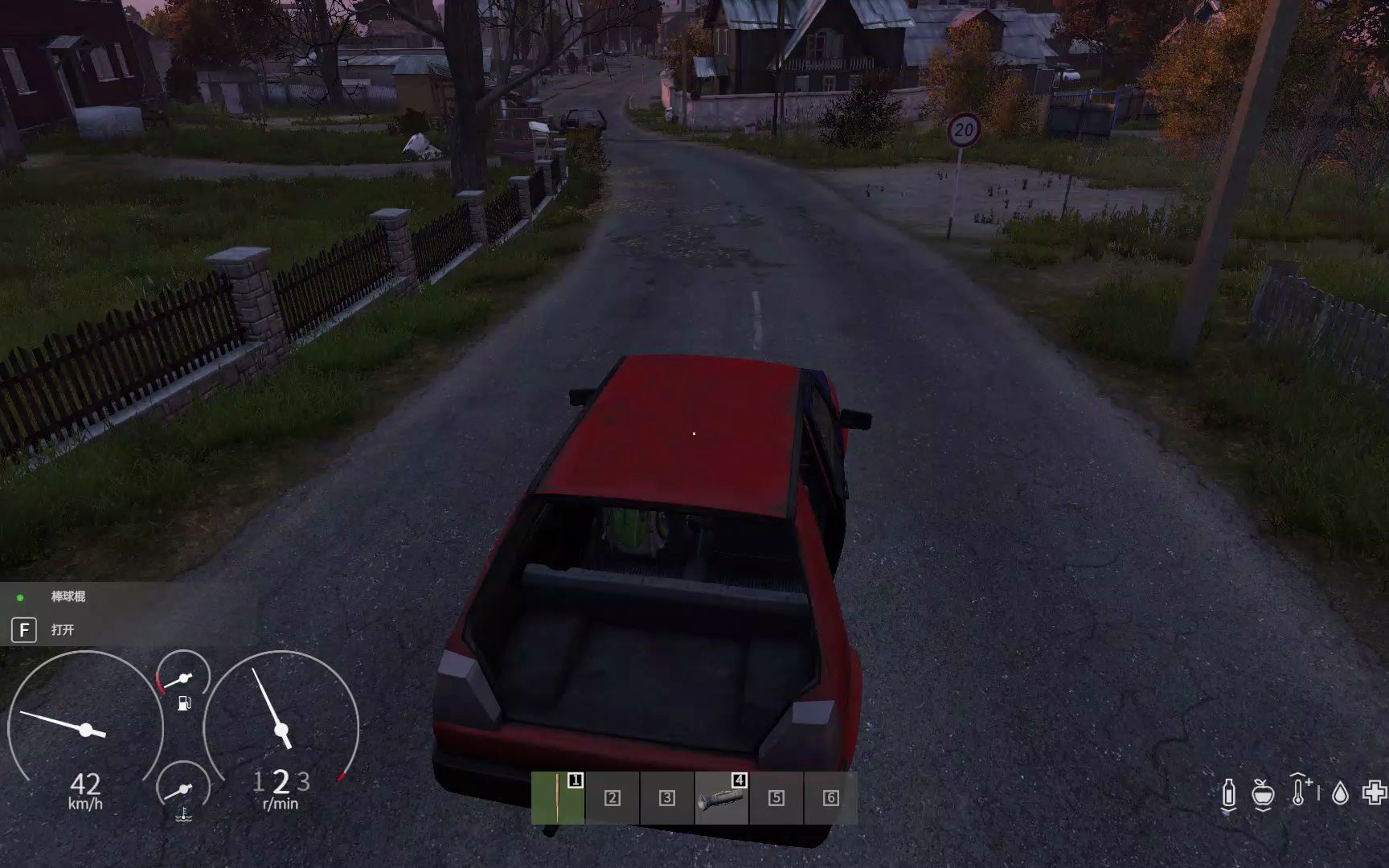The width and height of the screenshot is (1389, 868).
Task: Click the F key prompt badge
Action: point(24,631)
